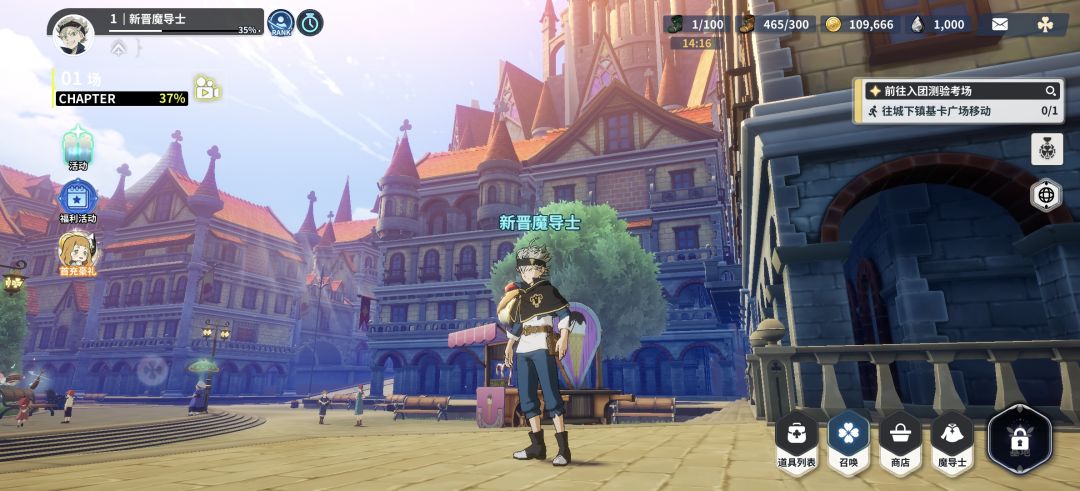Click the stopwatch timer icon
The height and width of the screenshot is (491, 1080).
point(310,23)
